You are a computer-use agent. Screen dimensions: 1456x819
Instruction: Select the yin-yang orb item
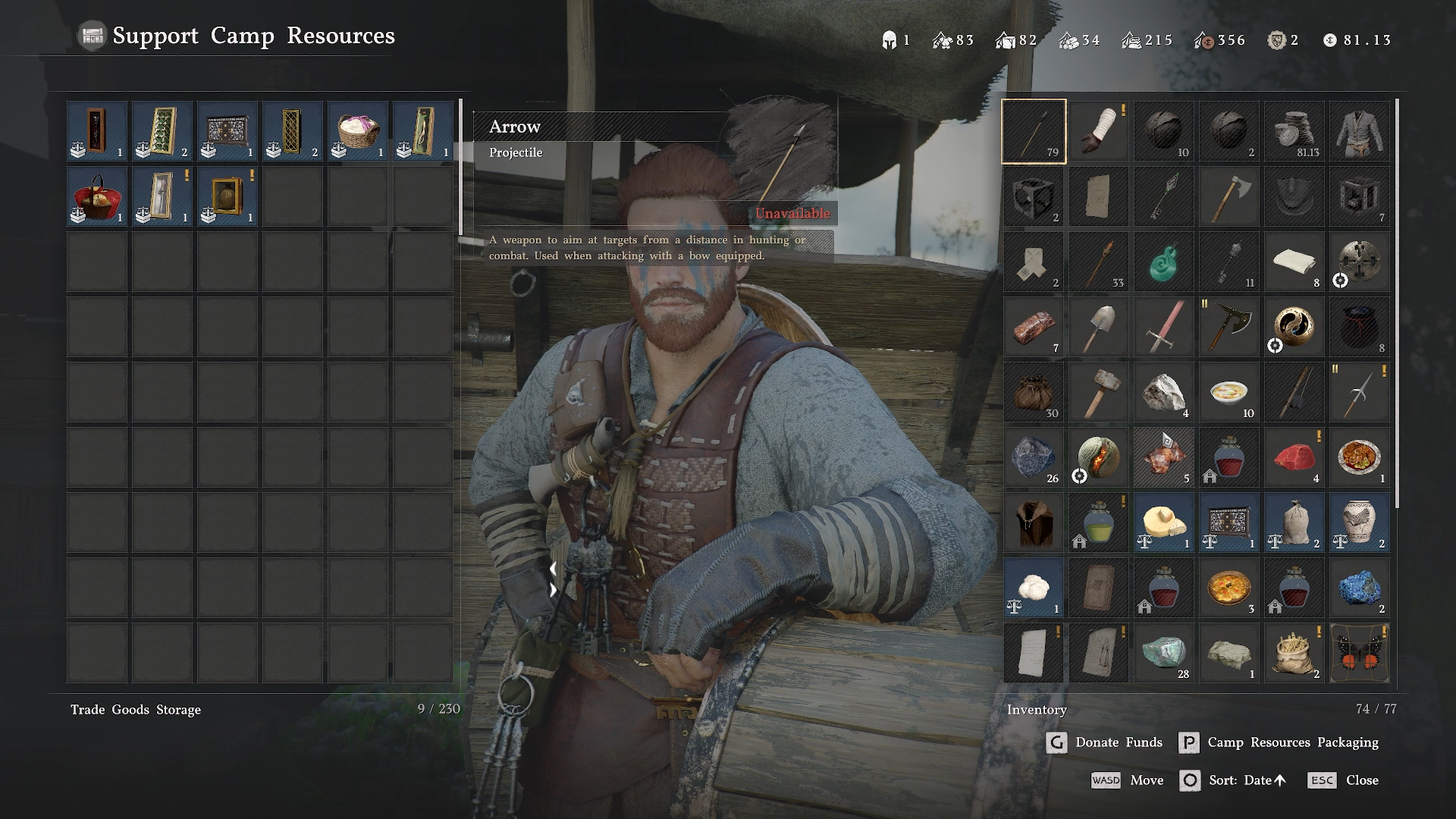[1294, 327]
